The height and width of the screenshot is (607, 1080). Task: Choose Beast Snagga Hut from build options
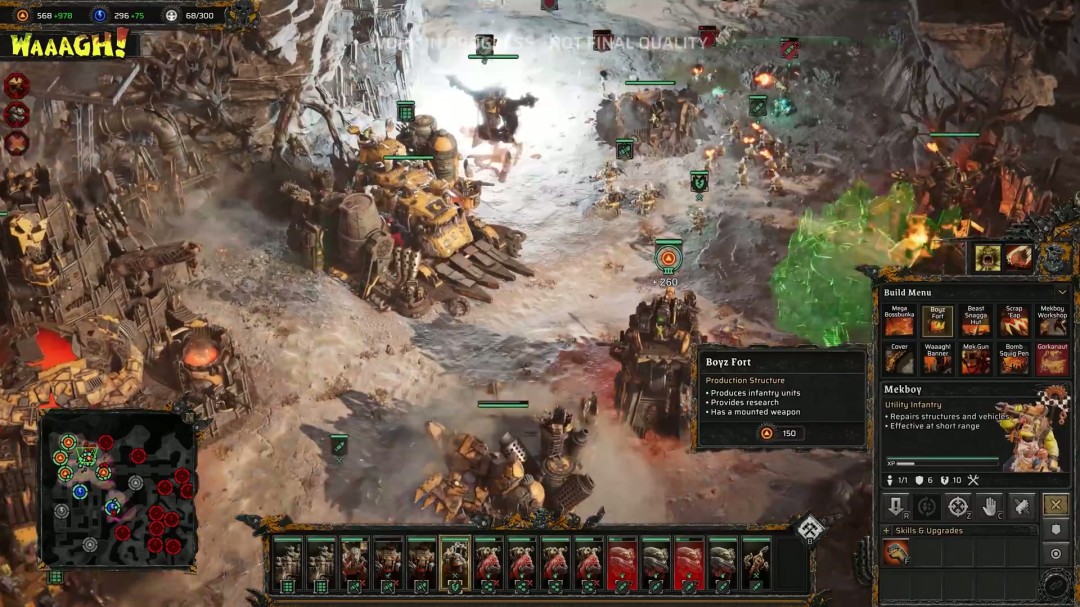[975, 321]
